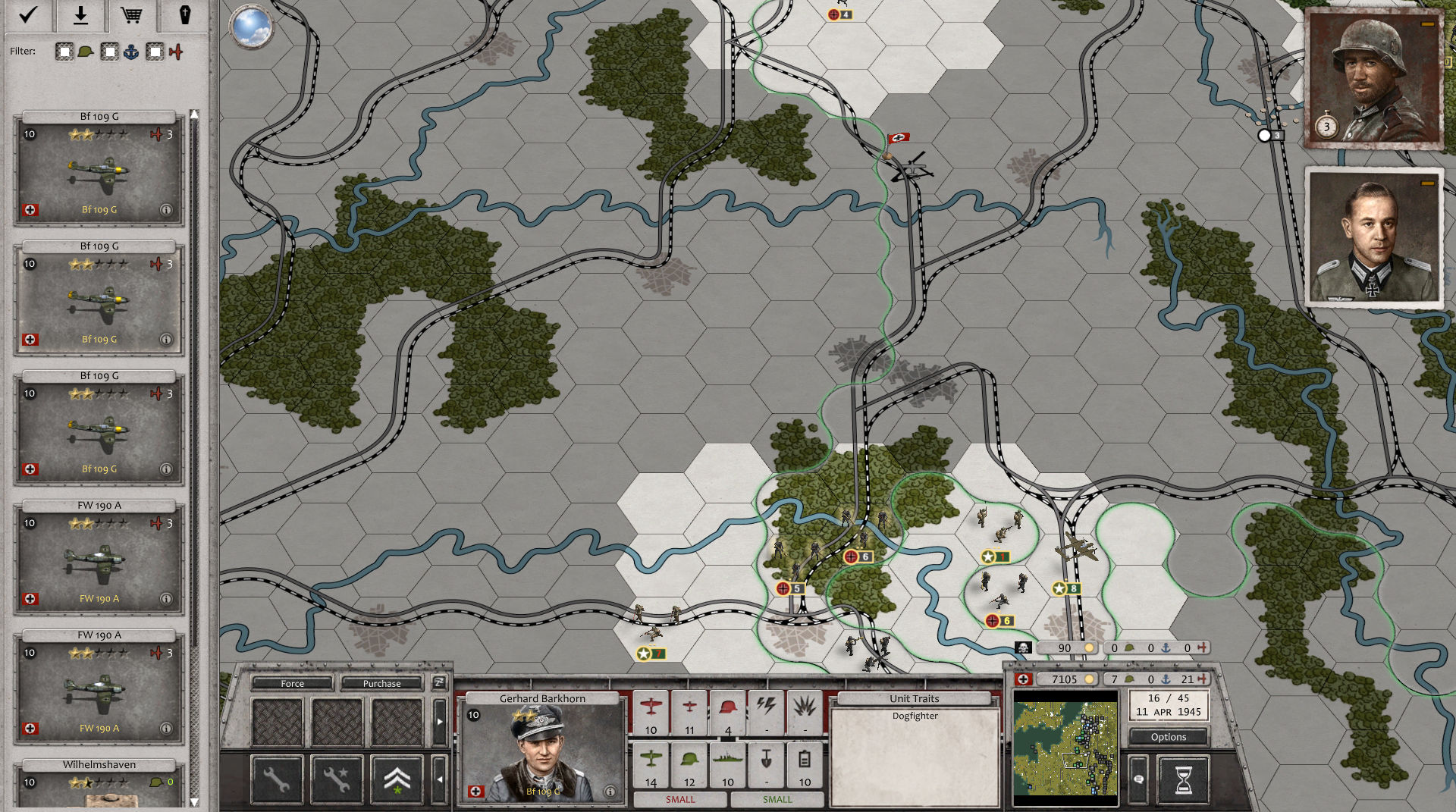Toggle the anchor naval filter checkbox
Screen dimensions: 1456x812
point(110,52)
